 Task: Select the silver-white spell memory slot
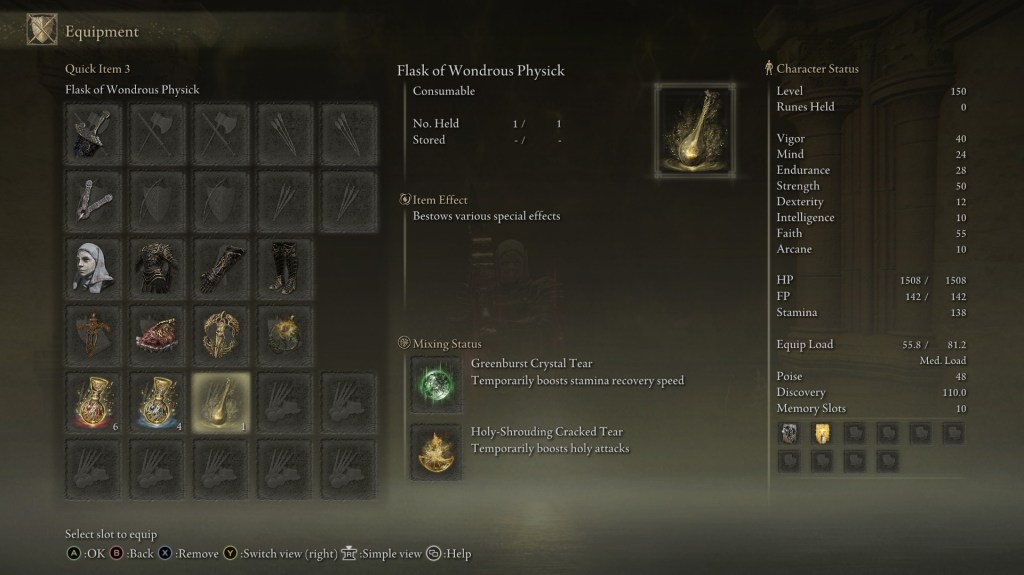[x=788, y=433]
